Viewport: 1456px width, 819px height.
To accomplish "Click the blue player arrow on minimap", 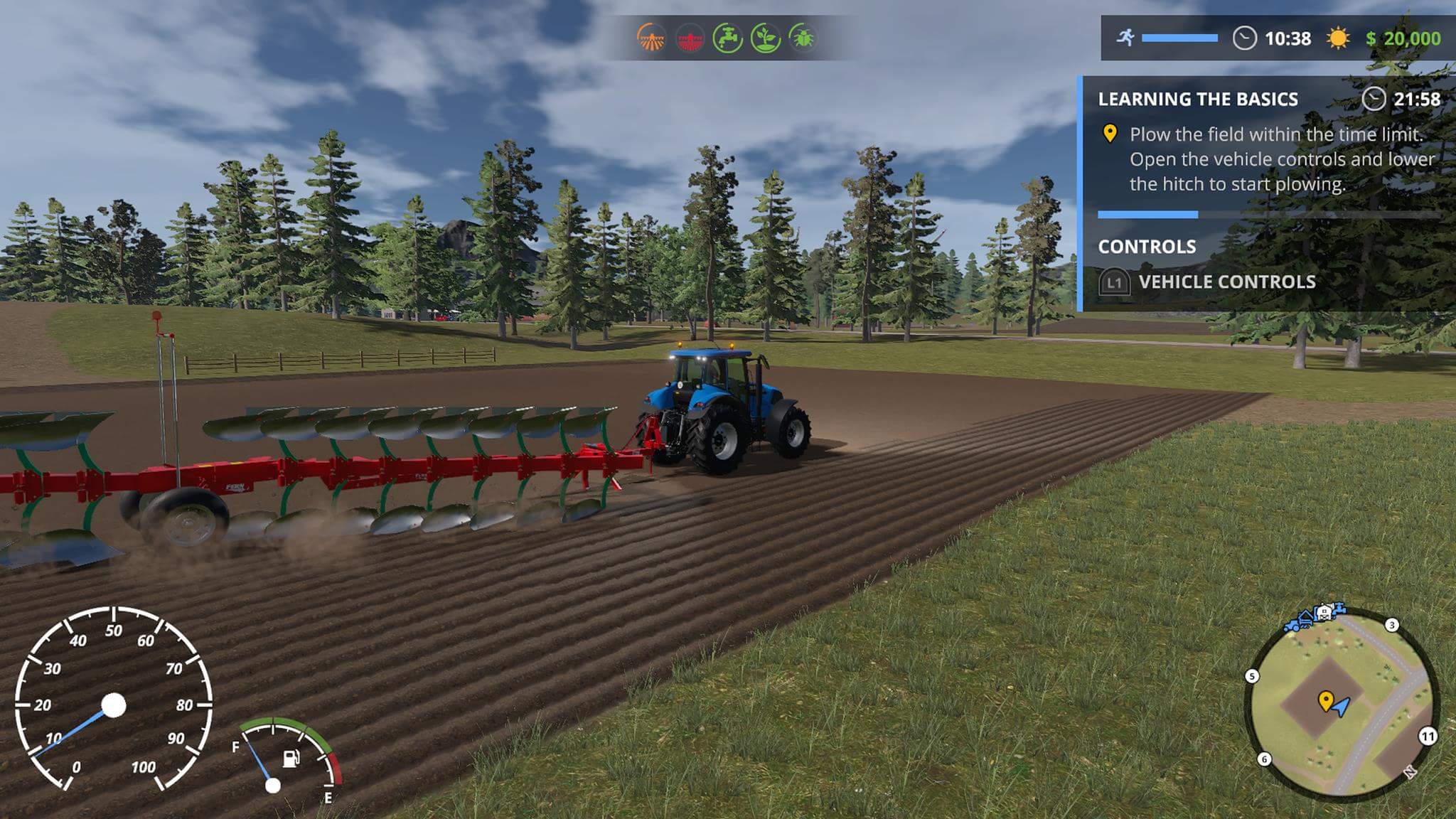I will pyautogui.click(x=1342, y=707).
